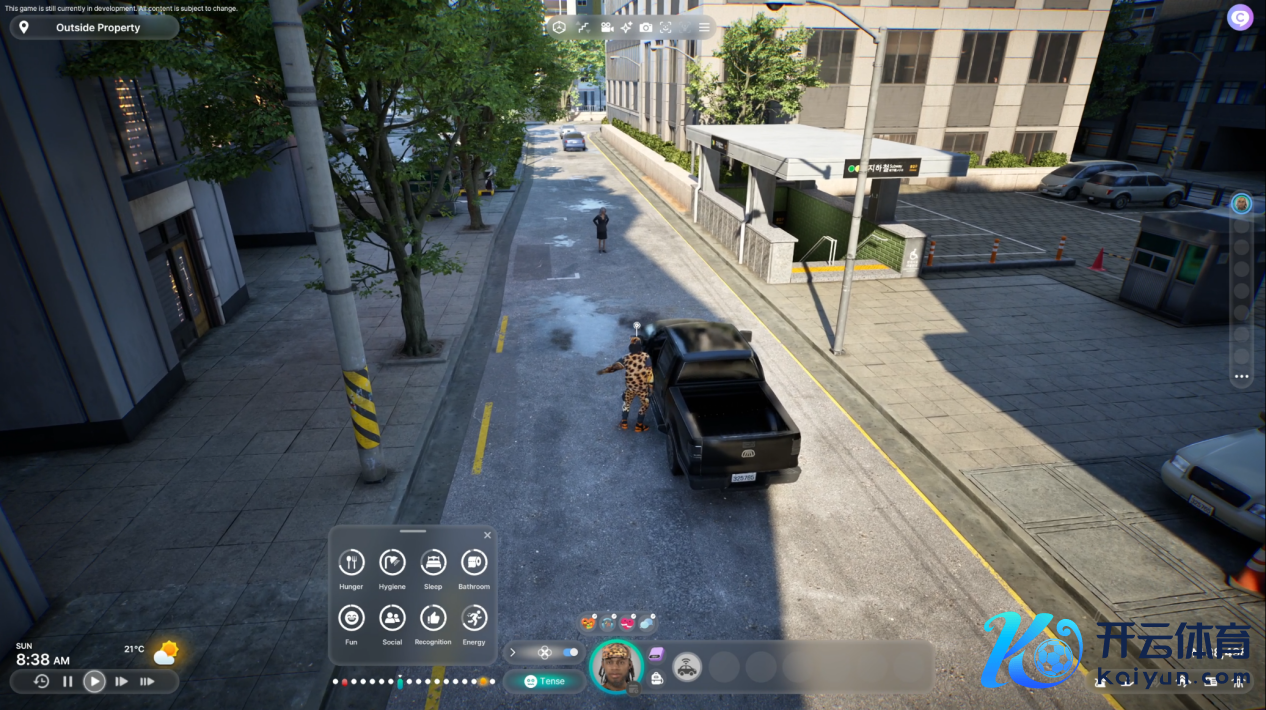Viewport: 1266px width, 710px height.
Task: Select the Energy need icon
Action: pos(474,618)
